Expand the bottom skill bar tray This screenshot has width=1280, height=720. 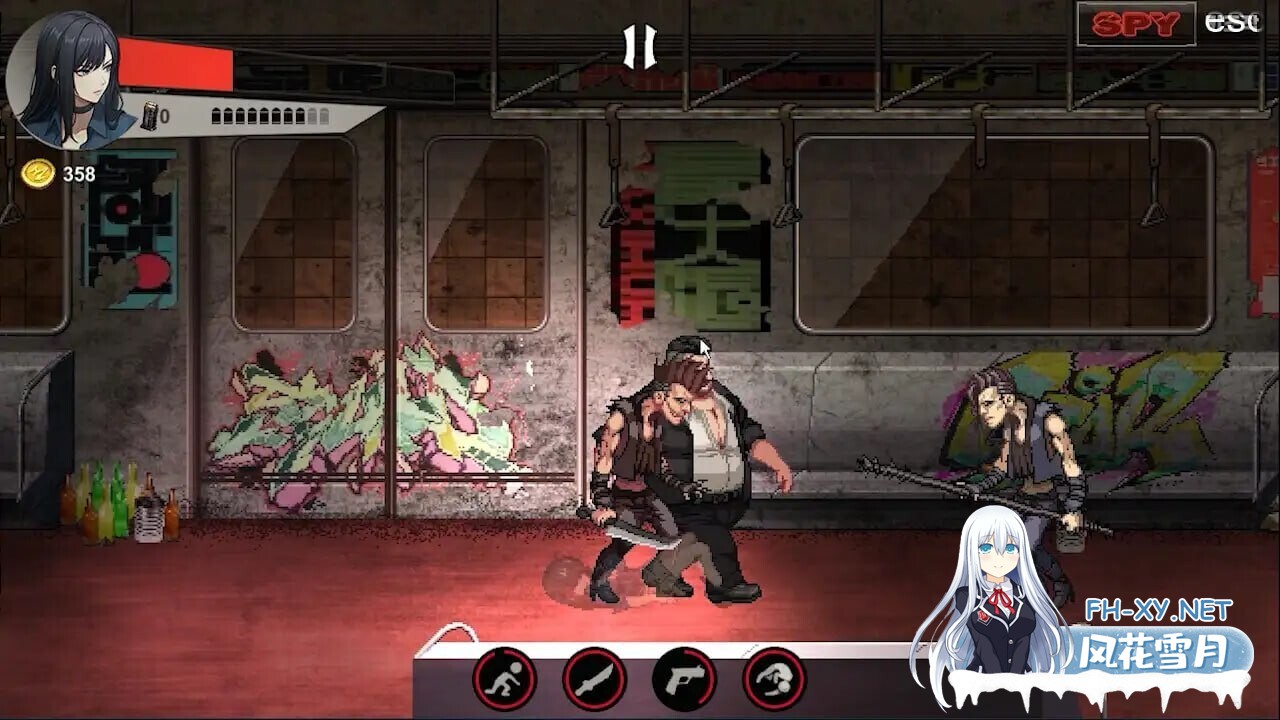point(630,680)
